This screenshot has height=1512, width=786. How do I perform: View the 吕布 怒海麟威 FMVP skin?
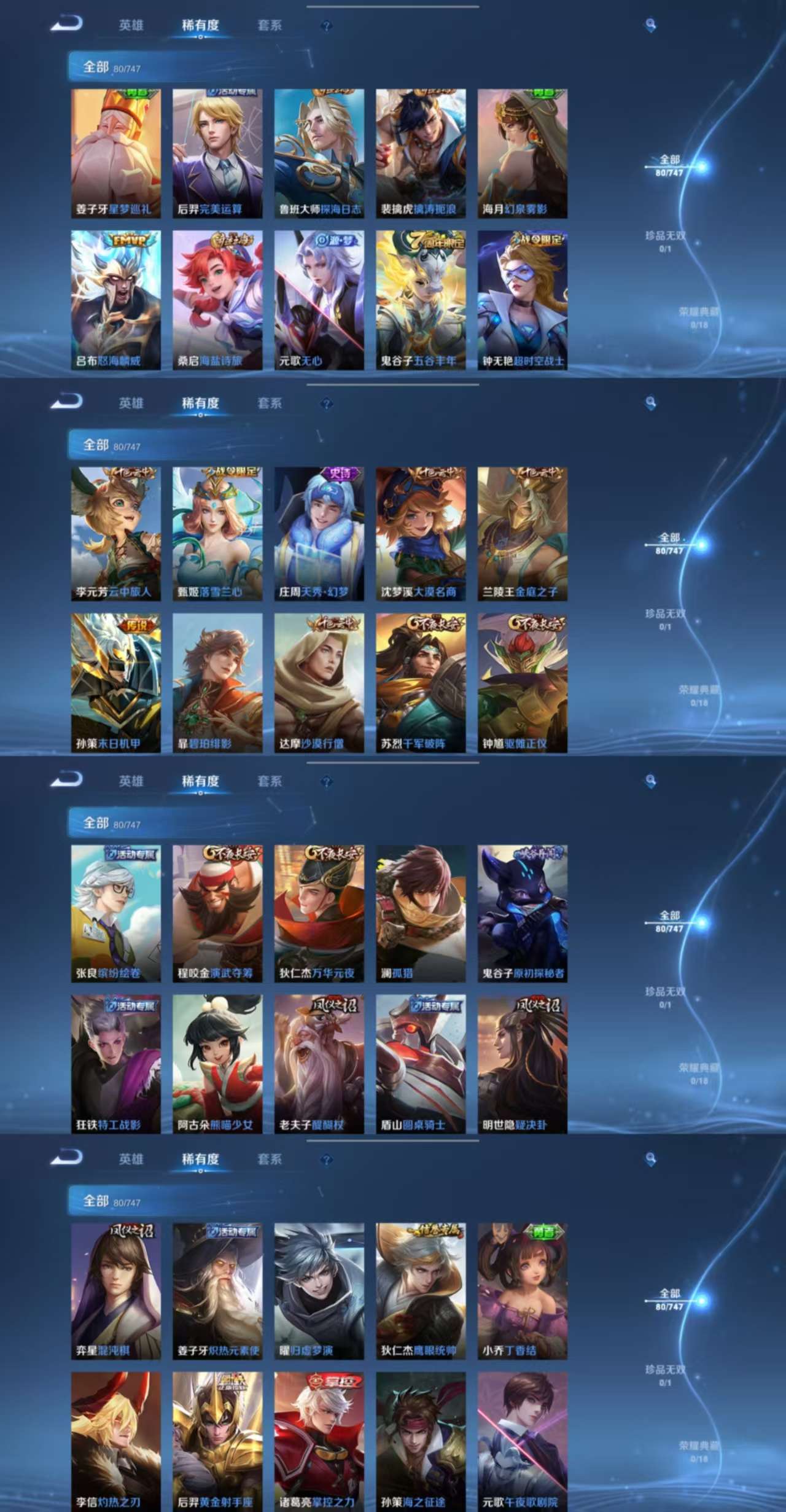click(115, 300)
